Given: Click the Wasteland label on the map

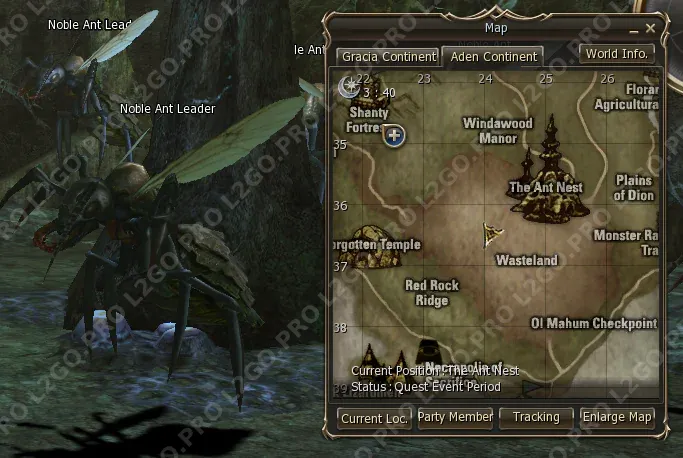Looking at the screenshot, I should pyautogui.click(x=527, y=260).
